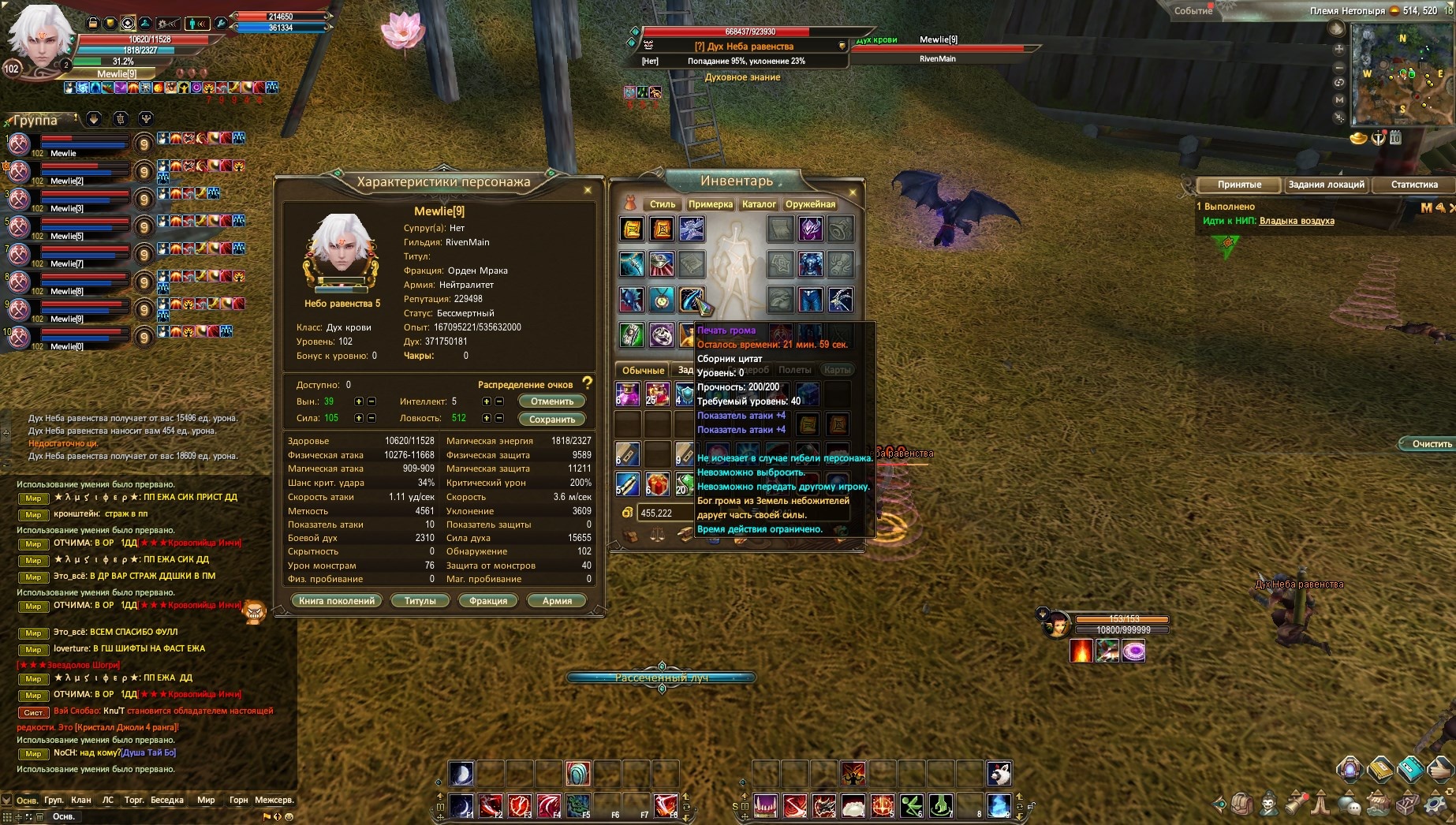Open the Оружейная tab

point(810,204)
